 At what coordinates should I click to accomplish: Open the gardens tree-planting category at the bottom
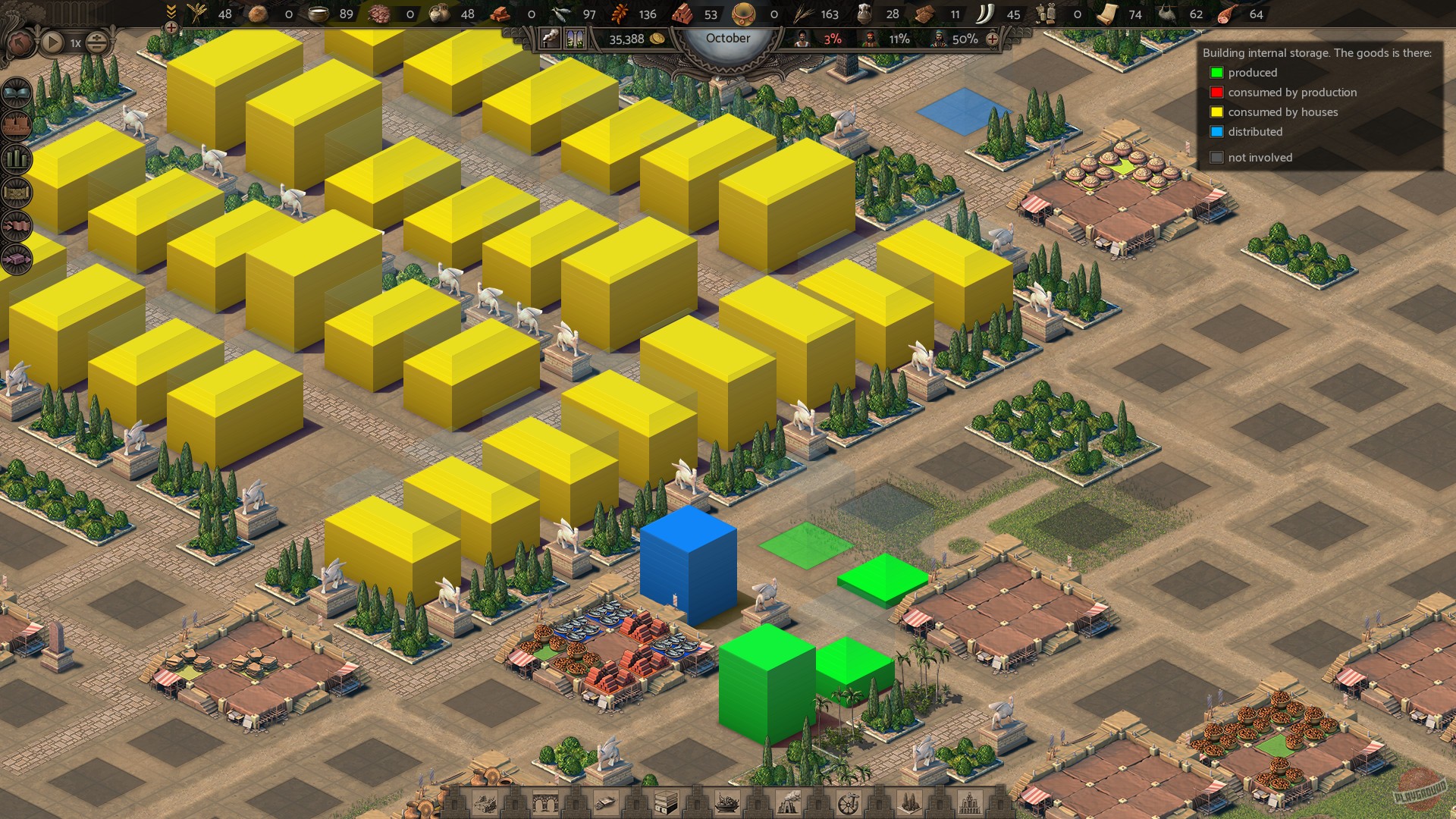point(908,802)
